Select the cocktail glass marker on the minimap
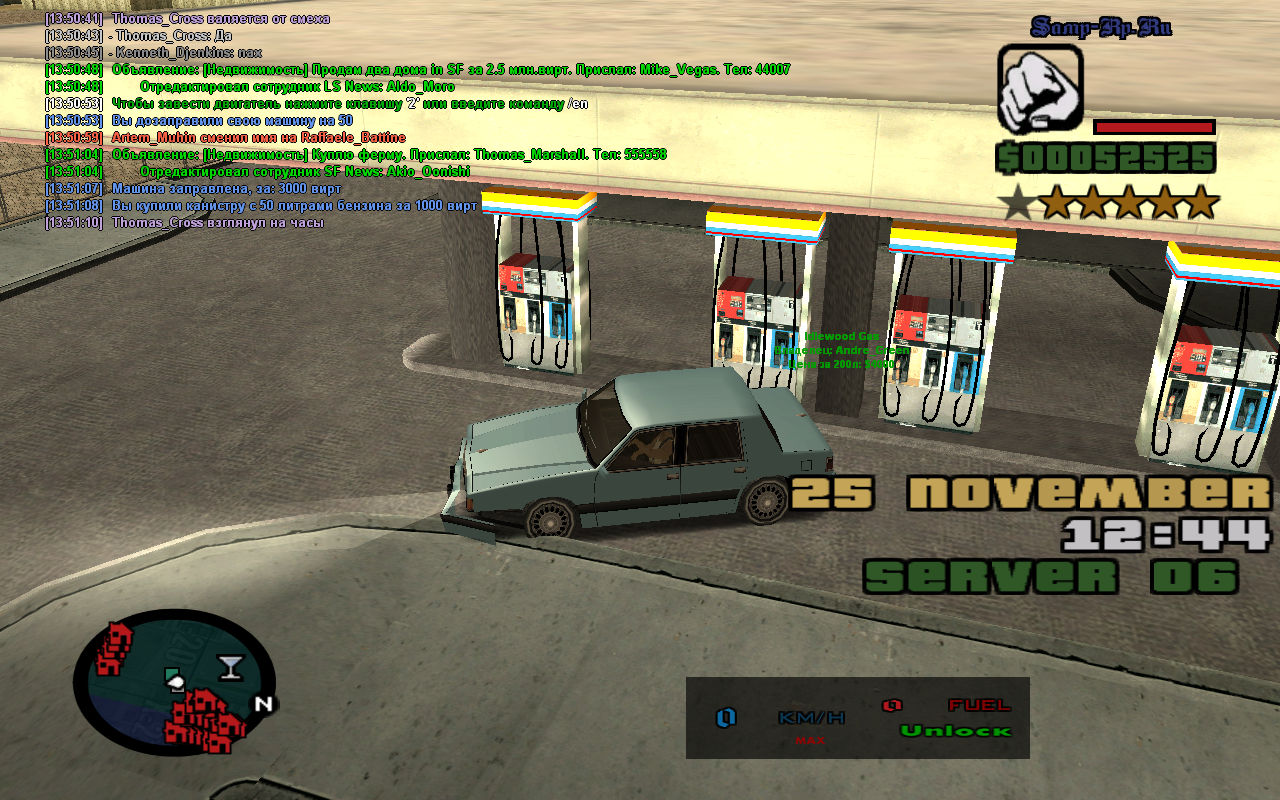Screen dimensions: 1280x800 (230, 667)
